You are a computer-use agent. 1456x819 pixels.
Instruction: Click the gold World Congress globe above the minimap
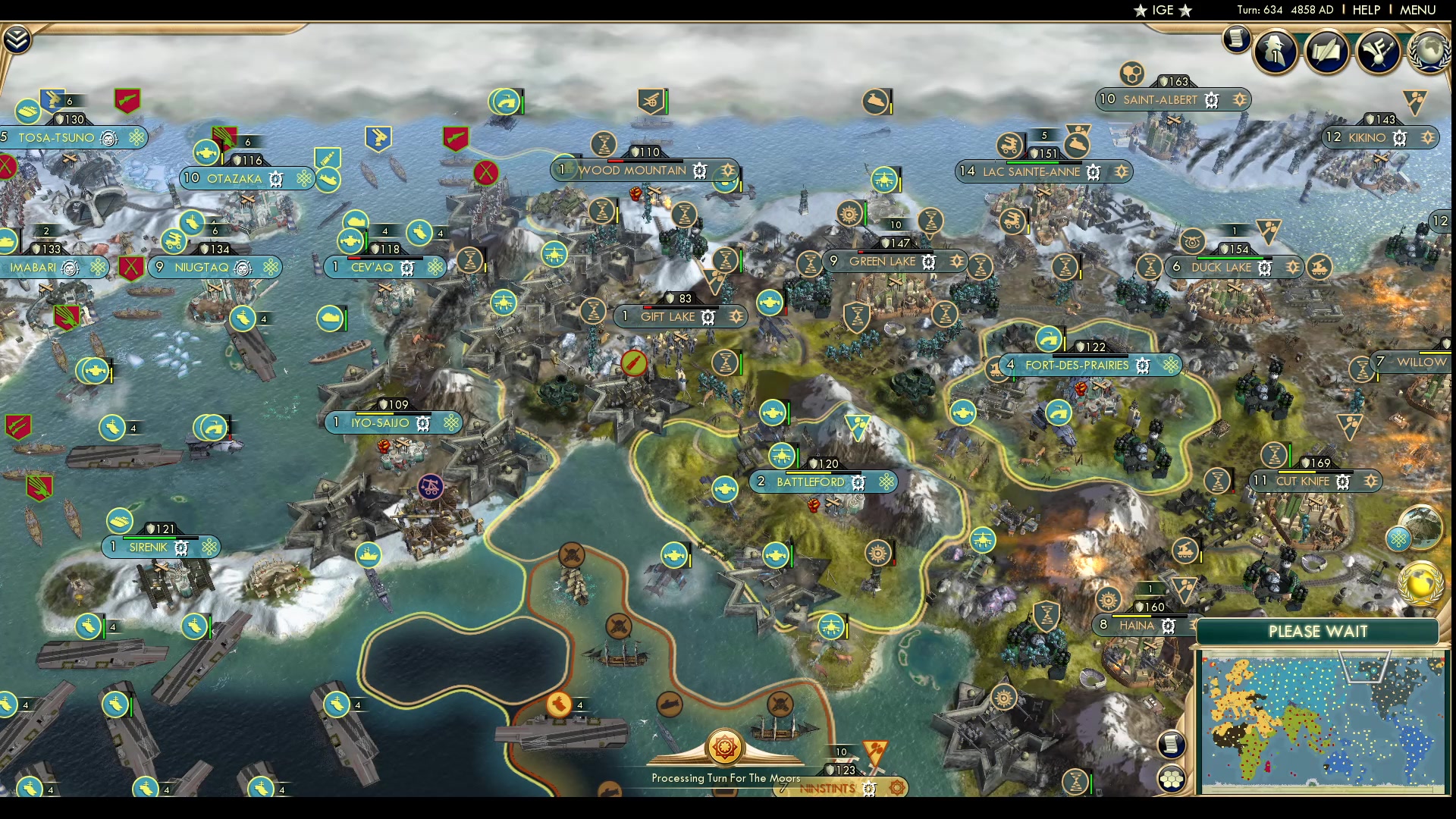tap(1420, 585)
